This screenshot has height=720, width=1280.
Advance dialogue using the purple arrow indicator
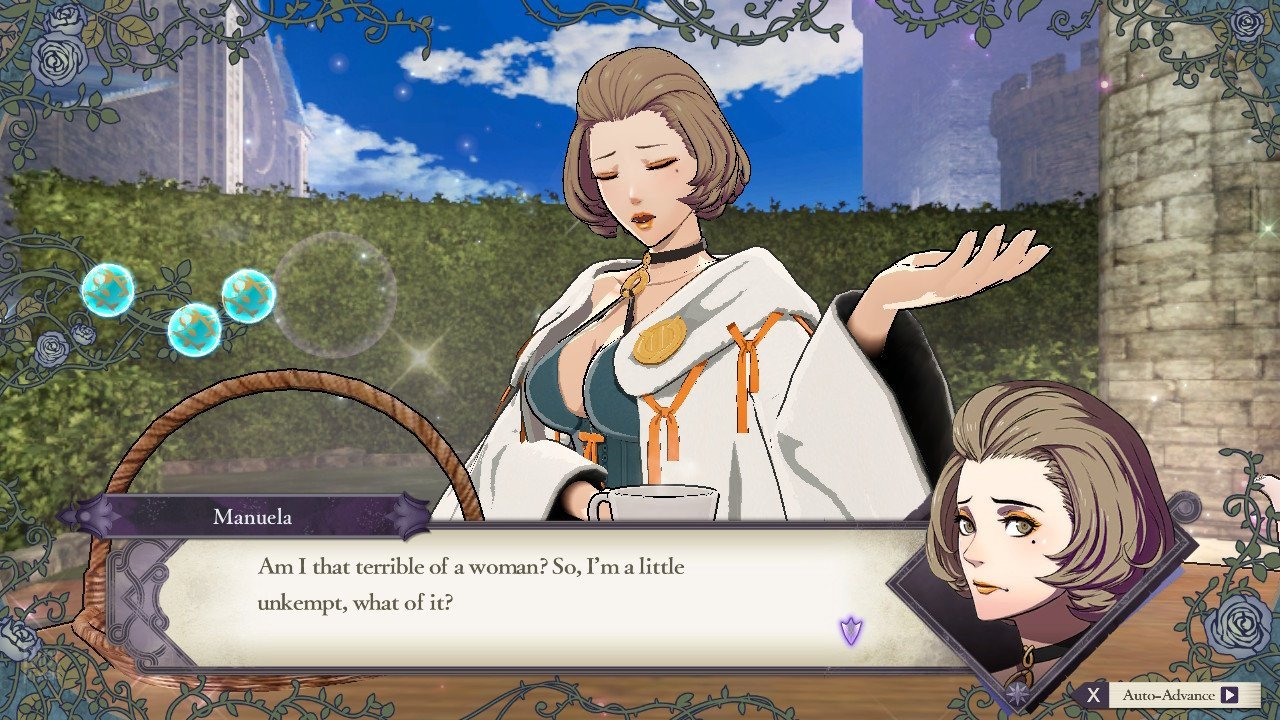[x=851, y=630]
